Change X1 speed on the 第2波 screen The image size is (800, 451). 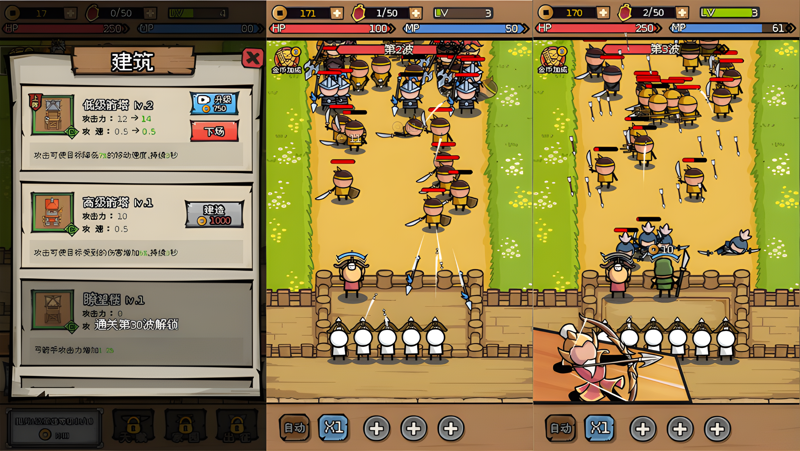click(x=333, y=428)
